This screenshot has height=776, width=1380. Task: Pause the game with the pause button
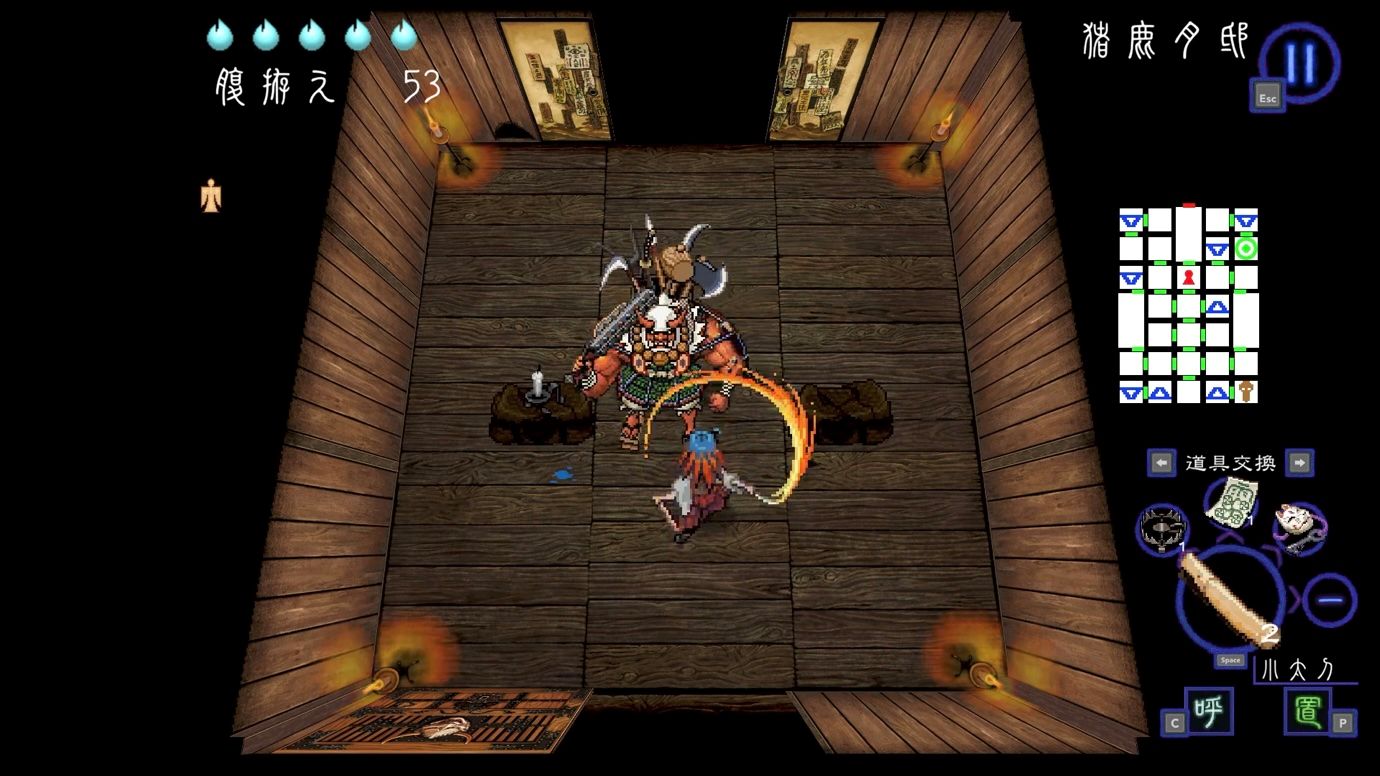point(1300,62)
